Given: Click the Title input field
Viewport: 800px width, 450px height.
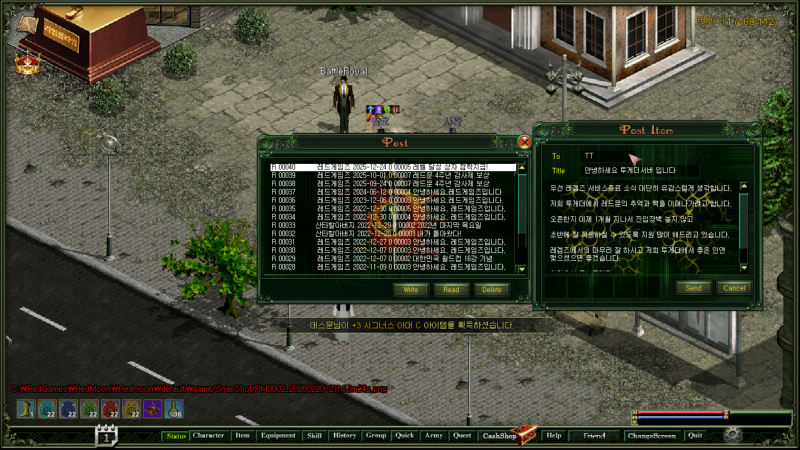Looking at the screenshot, I should [660, 170].
